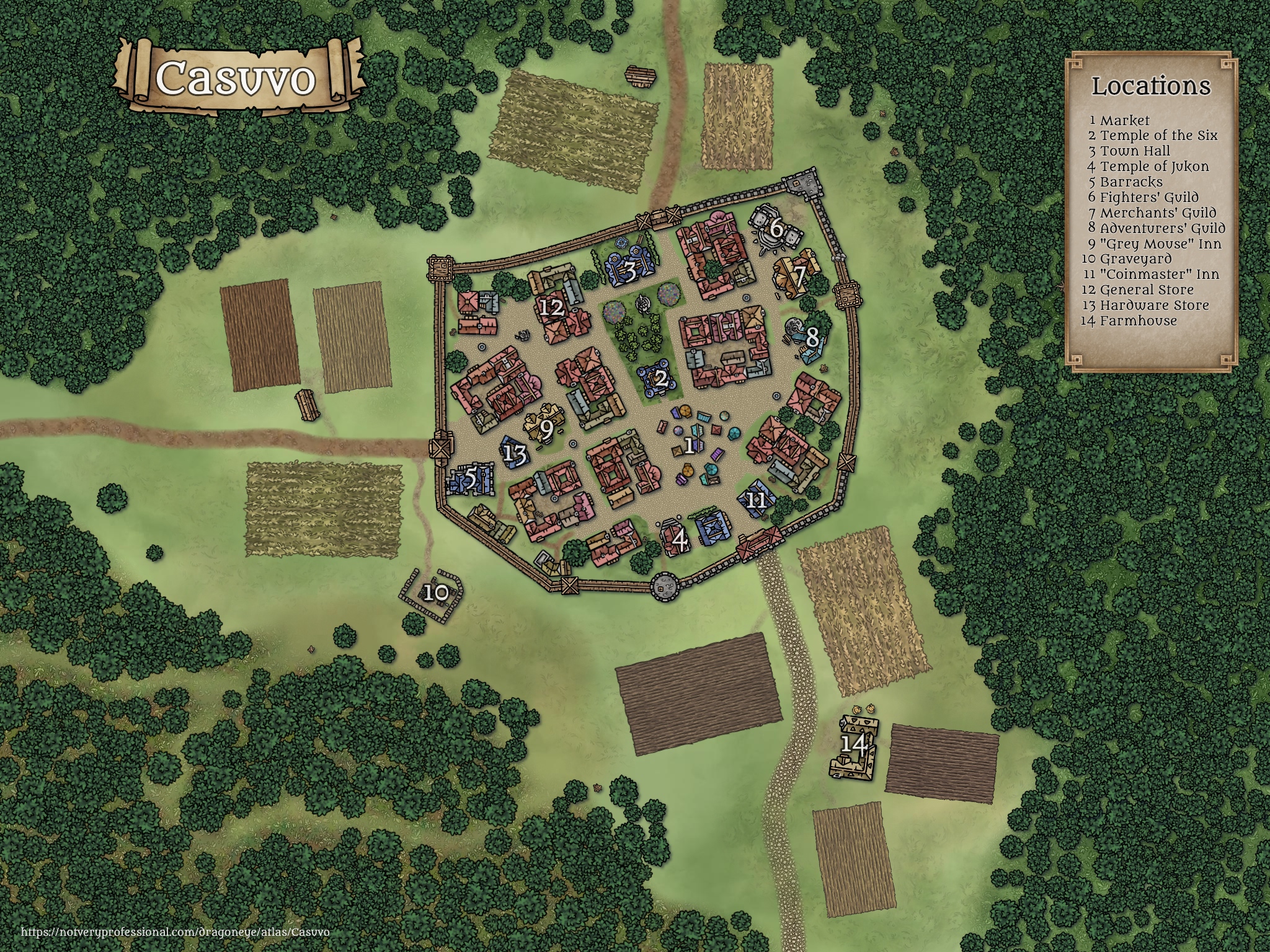Choose Farmhouse in the Locations legend
Screen dimensions: 1270x952
coord(1138,321)
